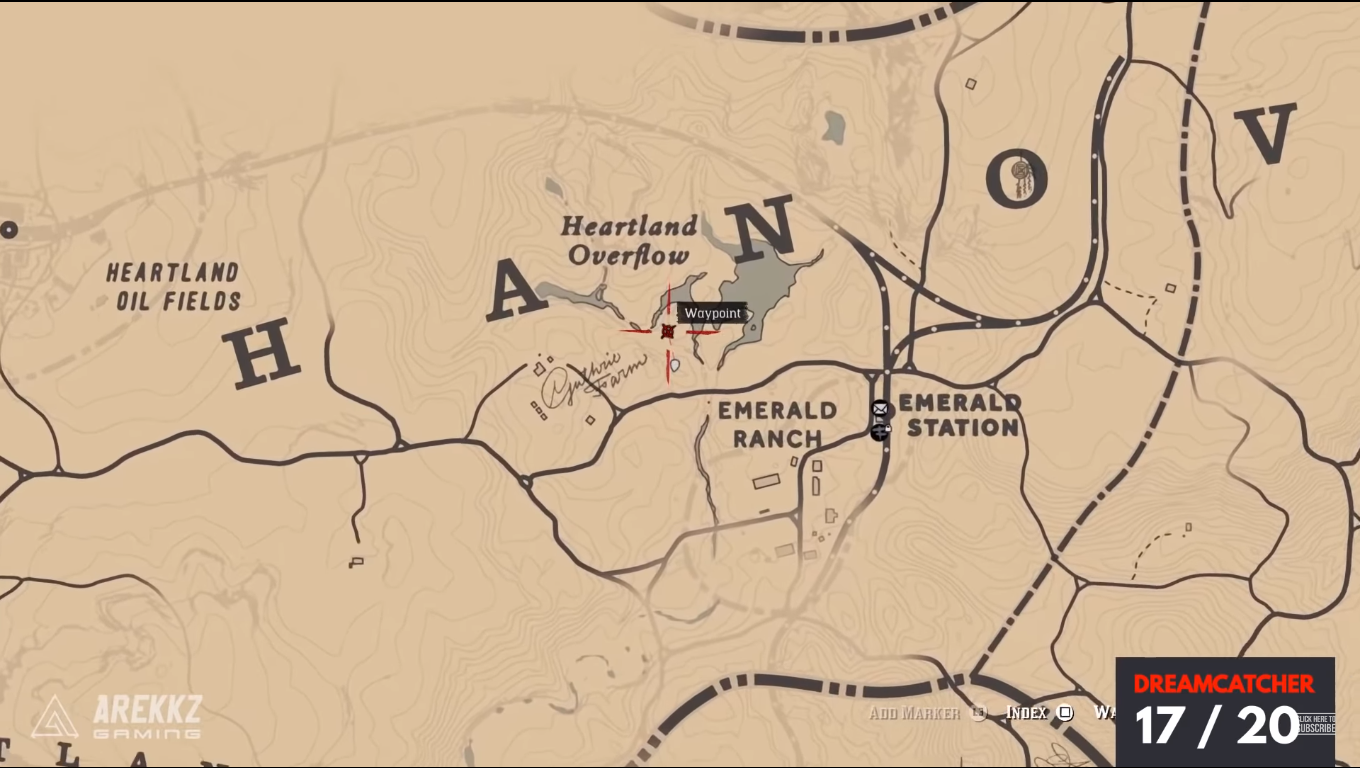The width and height of the screenshot is (1360, 768).
Task: Select the locked train fast travel icon
Action: point(878,431)
